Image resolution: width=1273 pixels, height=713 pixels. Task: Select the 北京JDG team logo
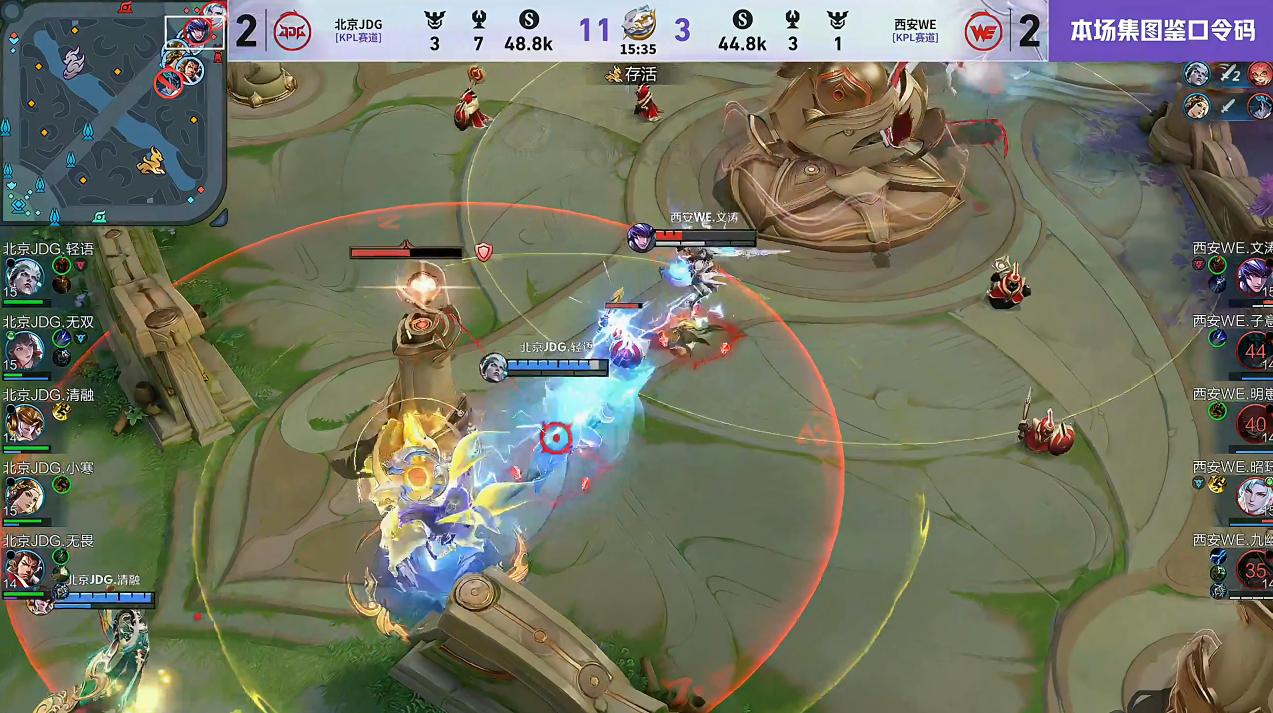click(x=292, y=31)
